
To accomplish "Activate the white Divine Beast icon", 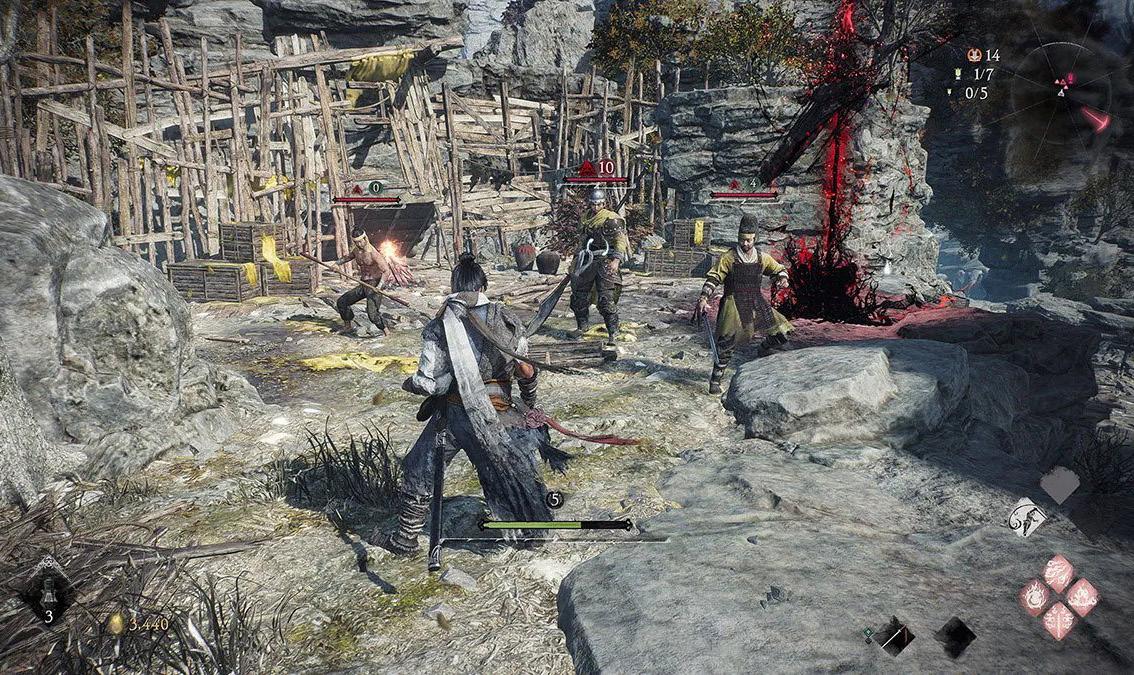I will [x=1027, y=517].
